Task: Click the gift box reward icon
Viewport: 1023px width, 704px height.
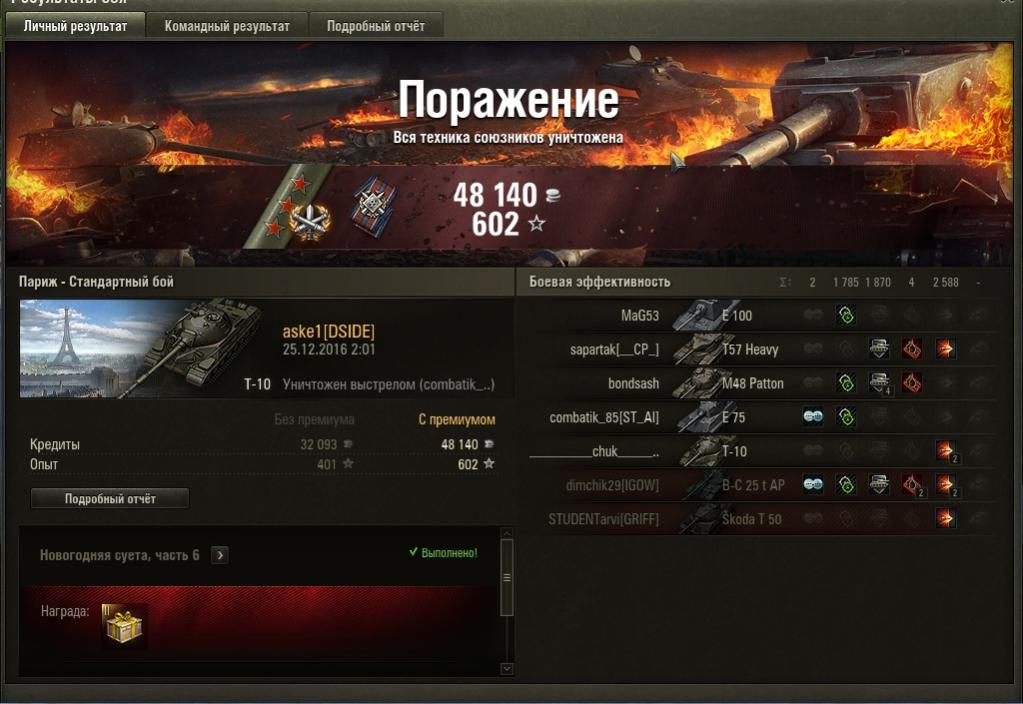Action: 124,626
